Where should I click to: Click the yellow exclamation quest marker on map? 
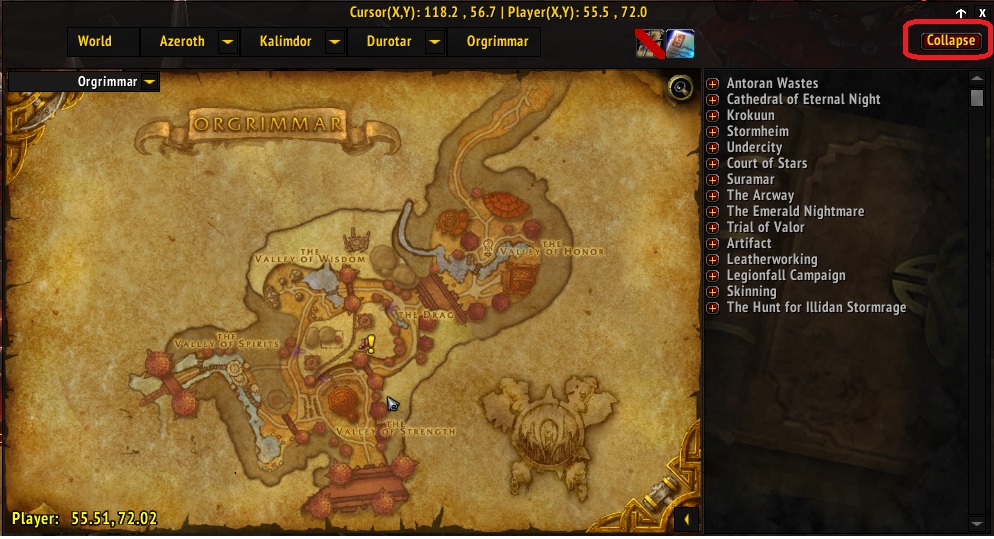tap(371, 344)
